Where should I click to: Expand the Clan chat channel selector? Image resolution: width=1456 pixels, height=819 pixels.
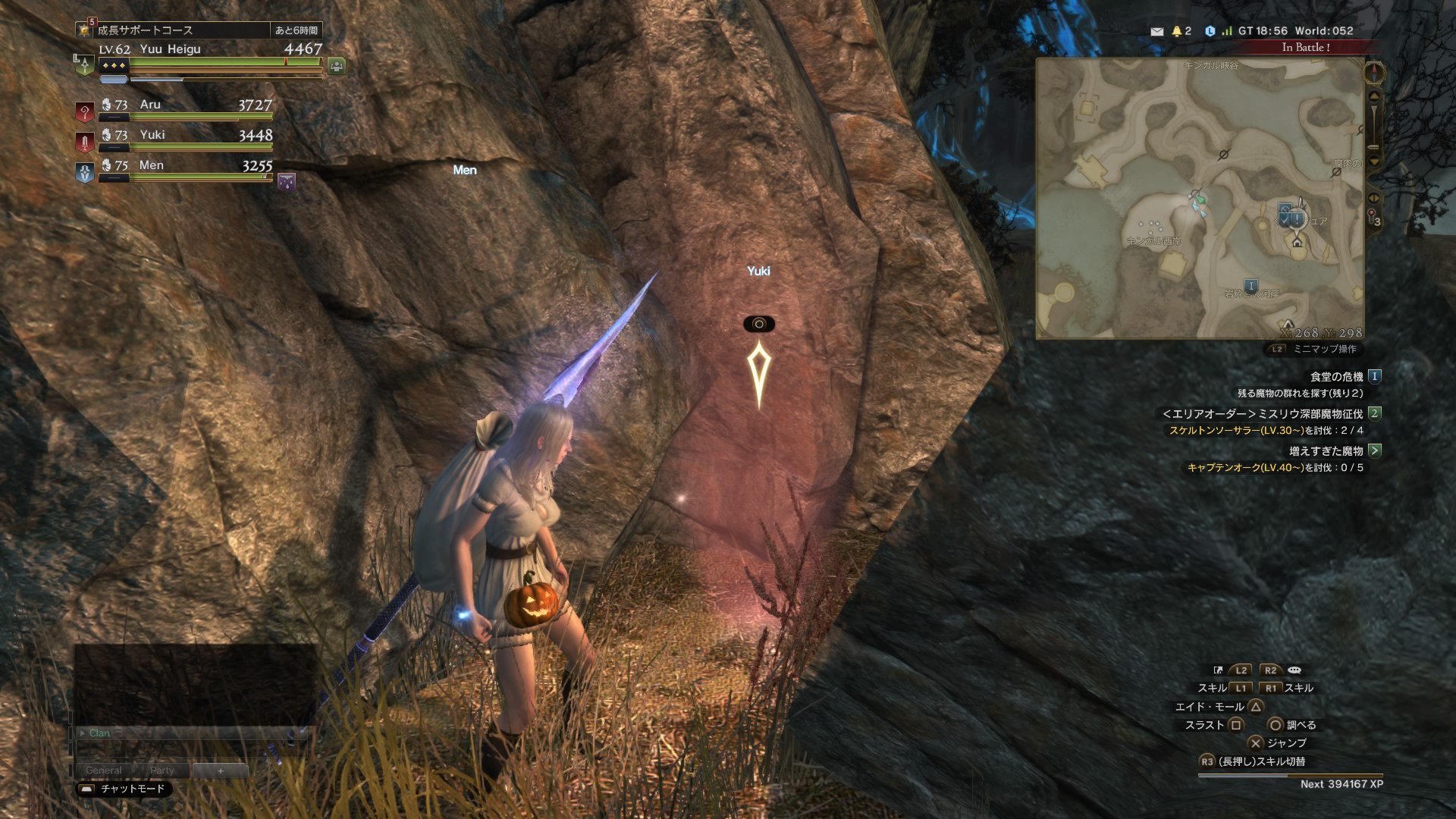point(83,733)
